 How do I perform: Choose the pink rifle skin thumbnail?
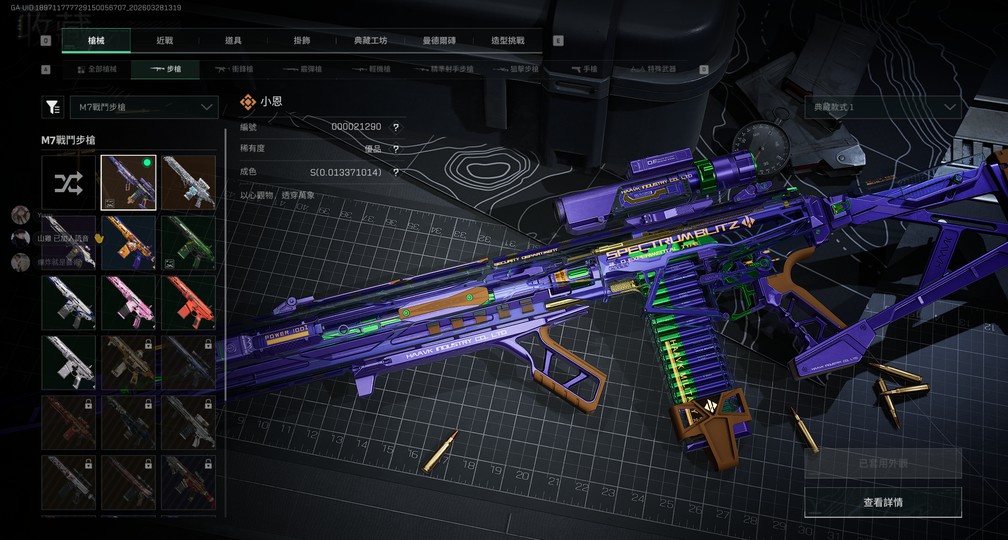pyautogui.click(x=128, y=302)
